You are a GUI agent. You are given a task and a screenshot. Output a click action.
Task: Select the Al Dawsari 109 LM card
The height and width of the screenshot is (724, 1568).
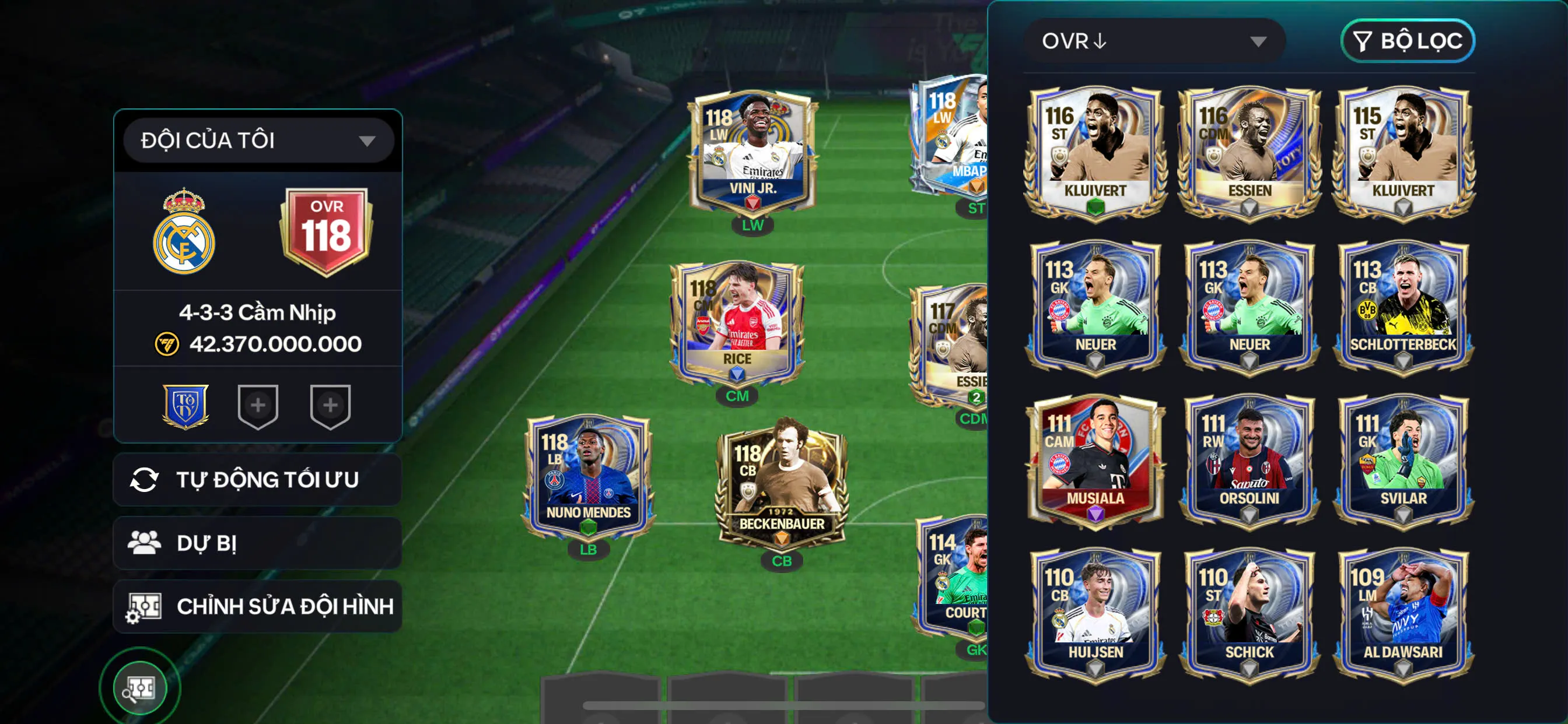[x=1403, y=614]
